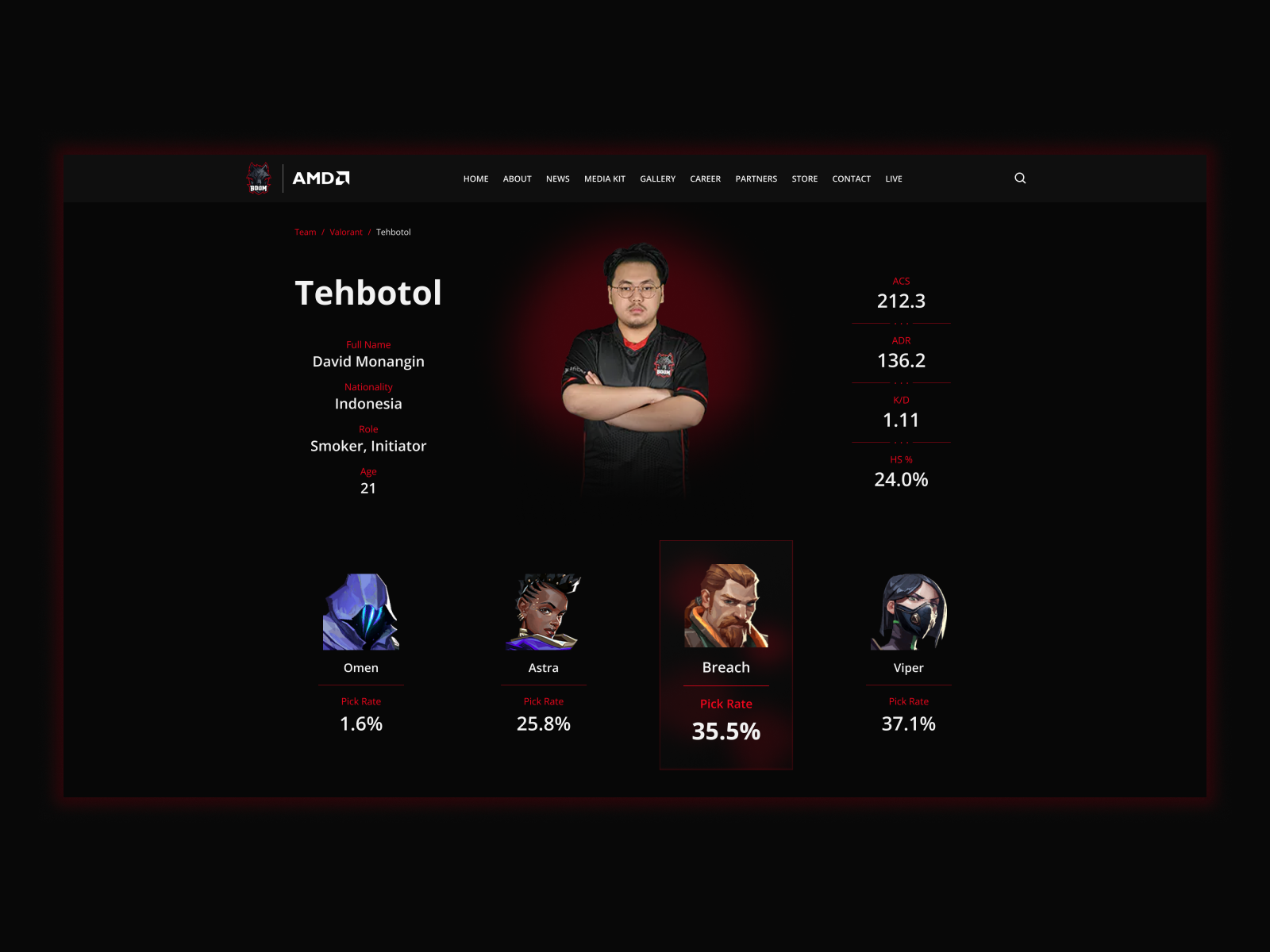The width and height of the screenshot is (1270, 952).
Task: Click the ACS stat value 212.3
Action: (900, 301)
